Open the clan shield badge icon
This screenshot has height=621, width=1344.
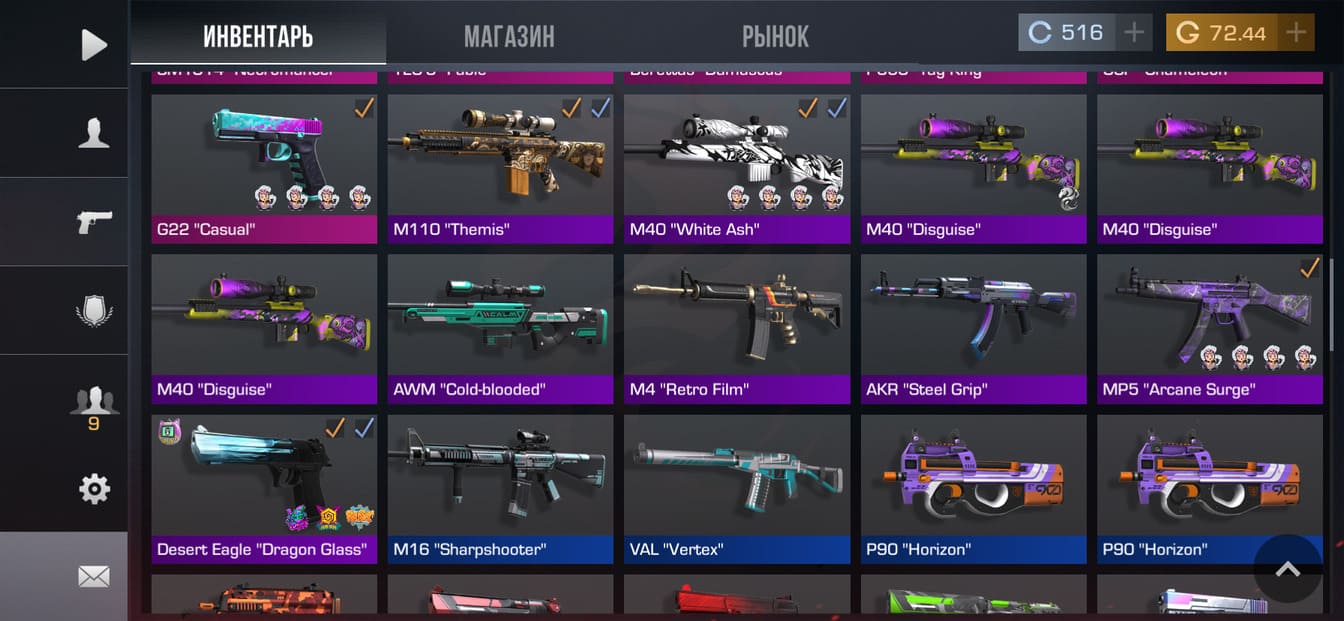[x=93, y=311]
